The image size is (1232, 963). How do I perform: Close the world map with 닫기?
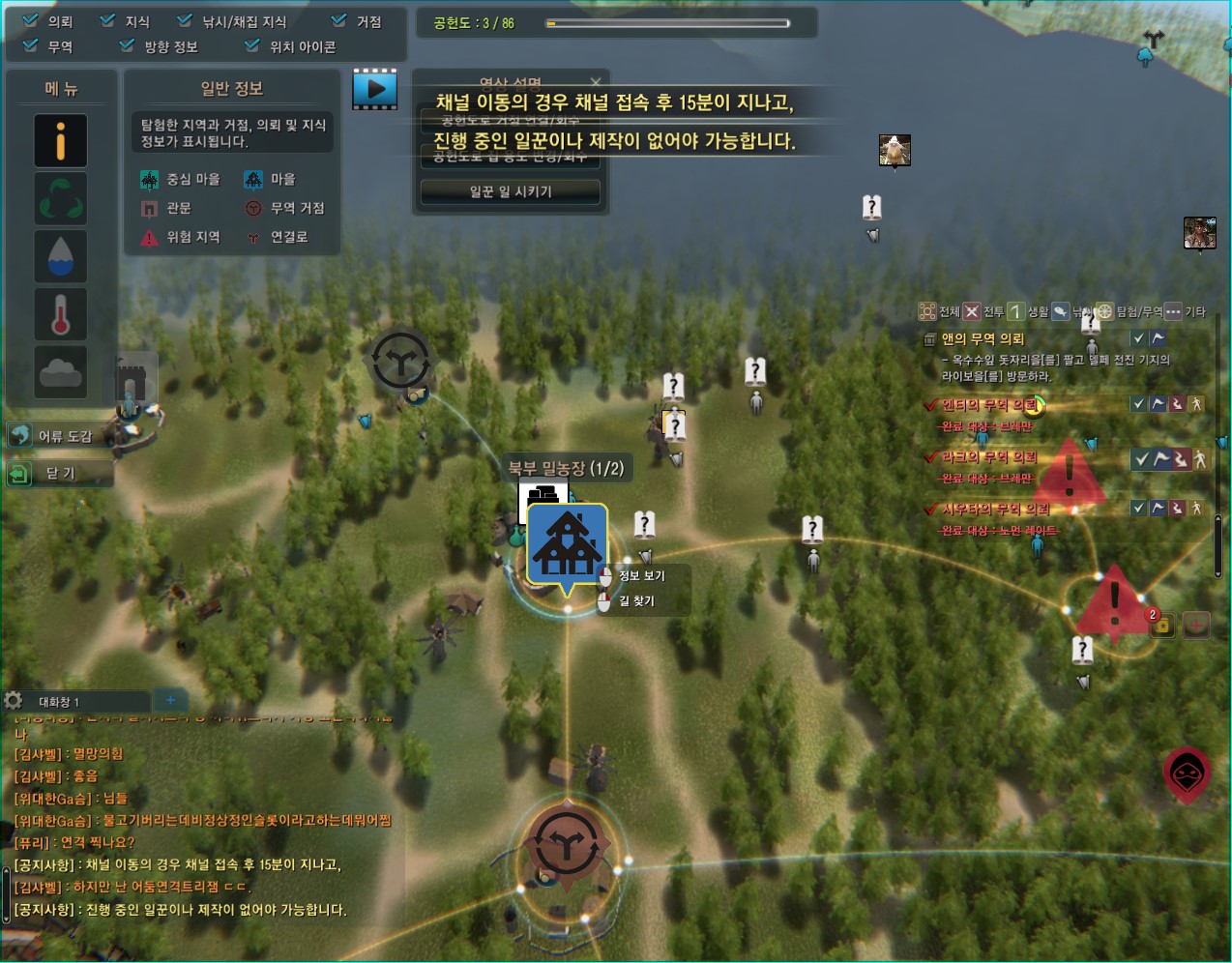coord(58,473)
